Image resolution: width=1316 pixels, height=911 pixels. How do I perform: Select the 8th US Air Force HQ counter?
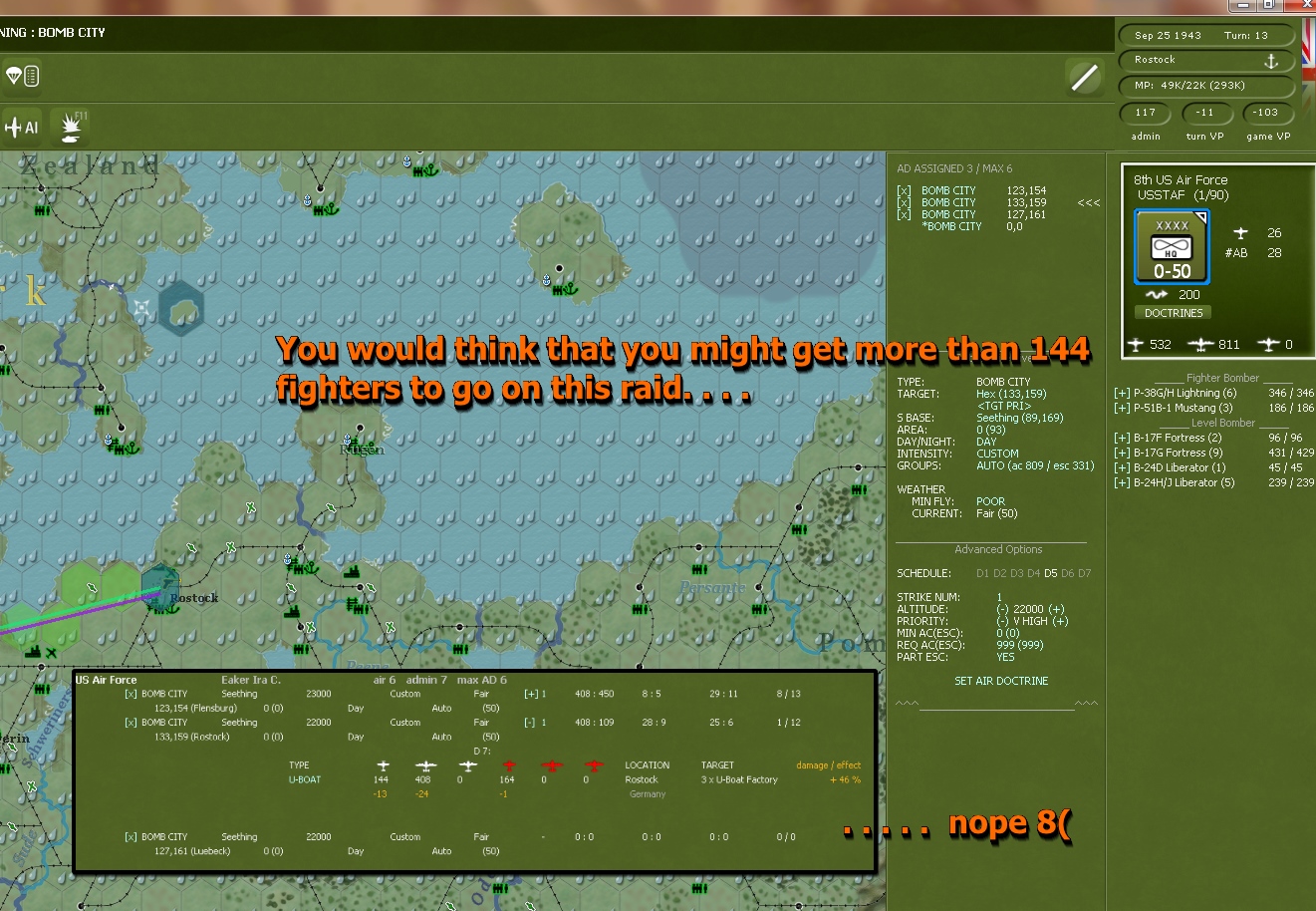1172,246
